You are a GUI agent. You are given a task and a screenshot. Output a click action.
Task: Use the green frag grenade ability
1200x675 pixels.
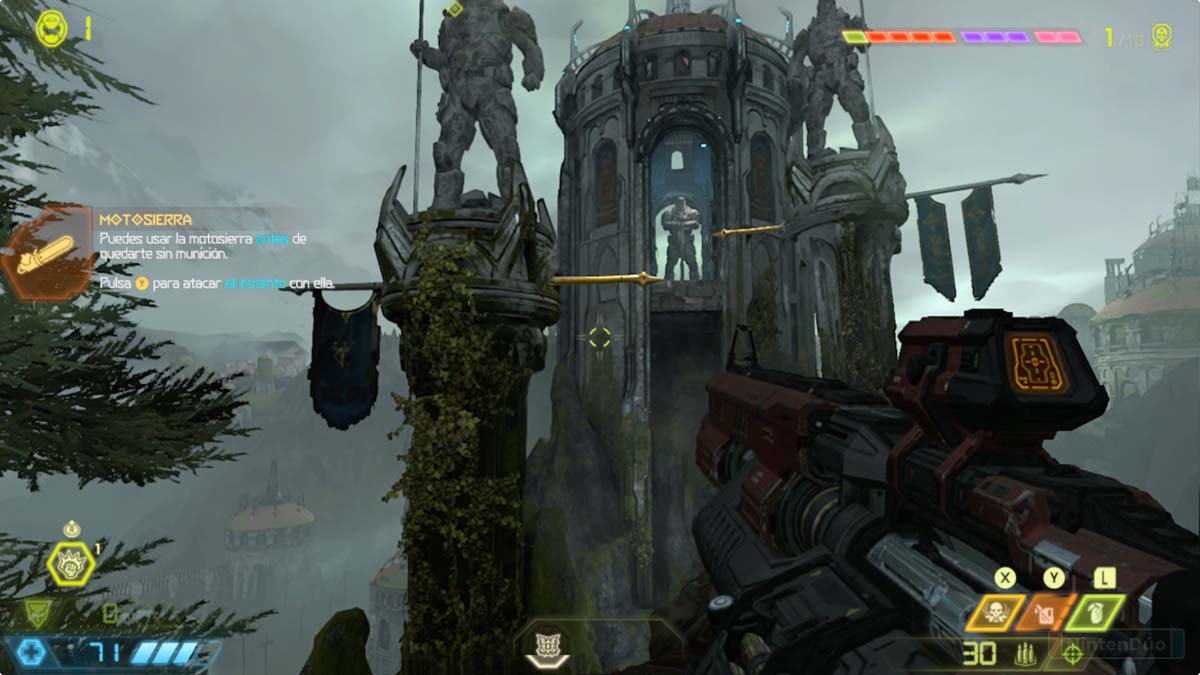tap(1094, 613)
